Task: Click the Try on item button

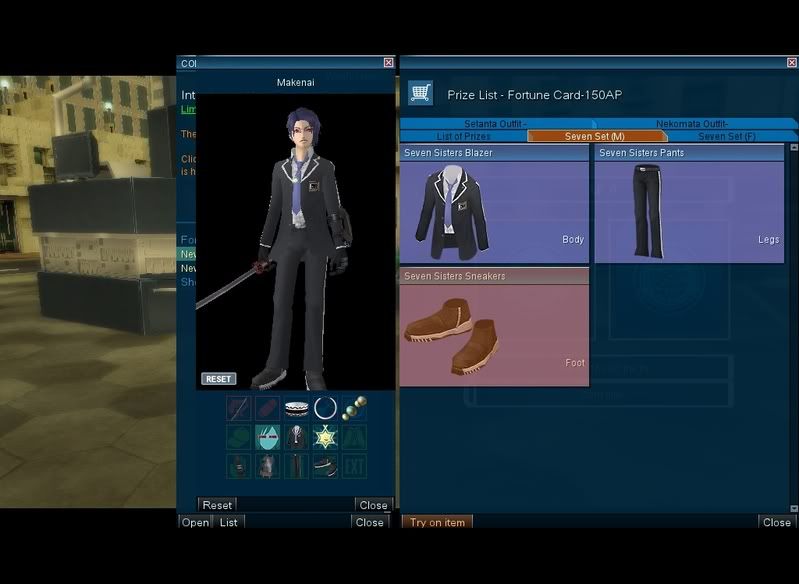Action: tap(437, 522)
